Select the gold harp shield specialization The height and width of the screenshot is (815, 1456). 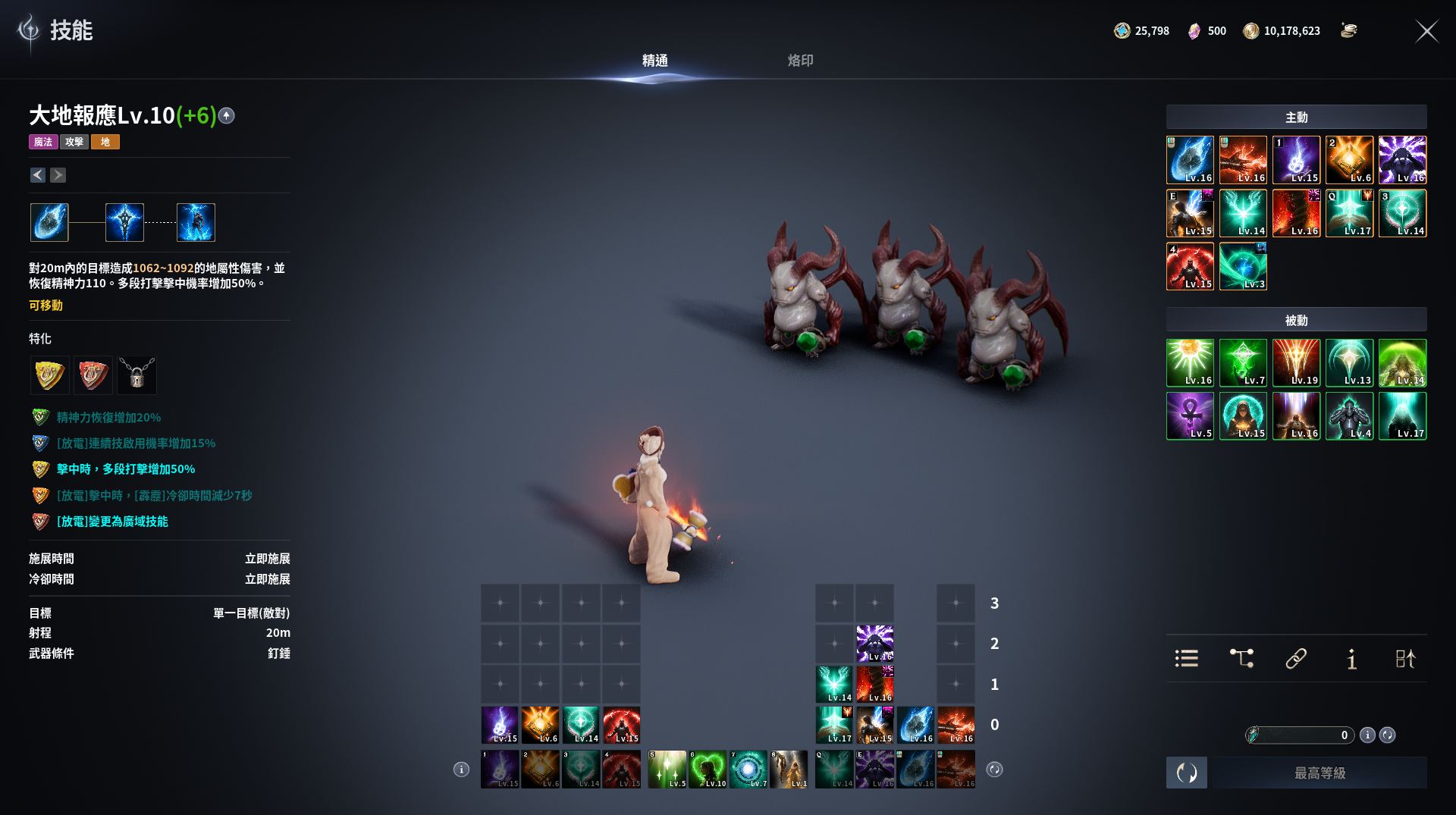[x=49, y=375]
